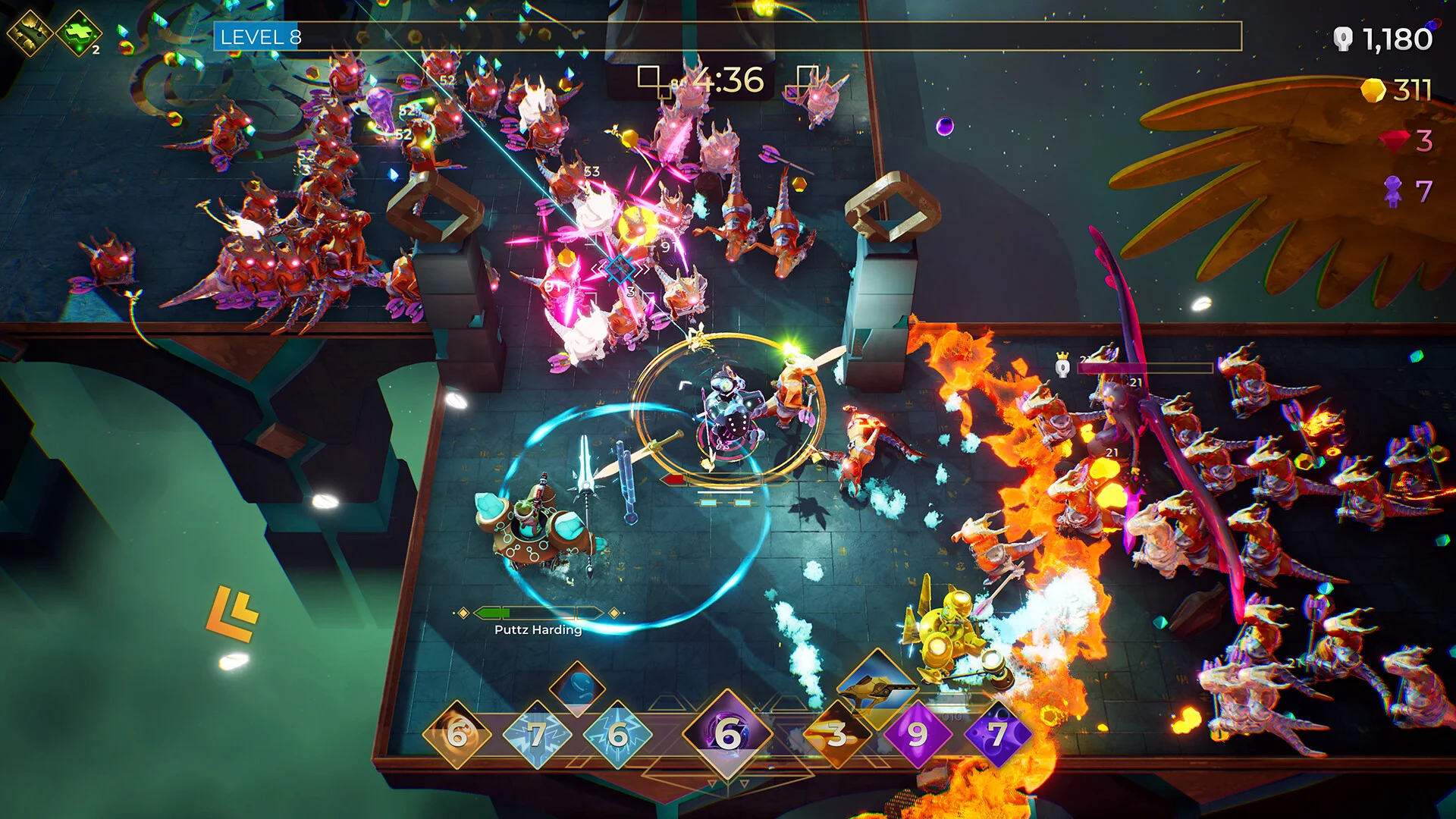Trigger the lightning burst ability showing 6
This screenshot has width=1456, height=819.
coord(618,733)
